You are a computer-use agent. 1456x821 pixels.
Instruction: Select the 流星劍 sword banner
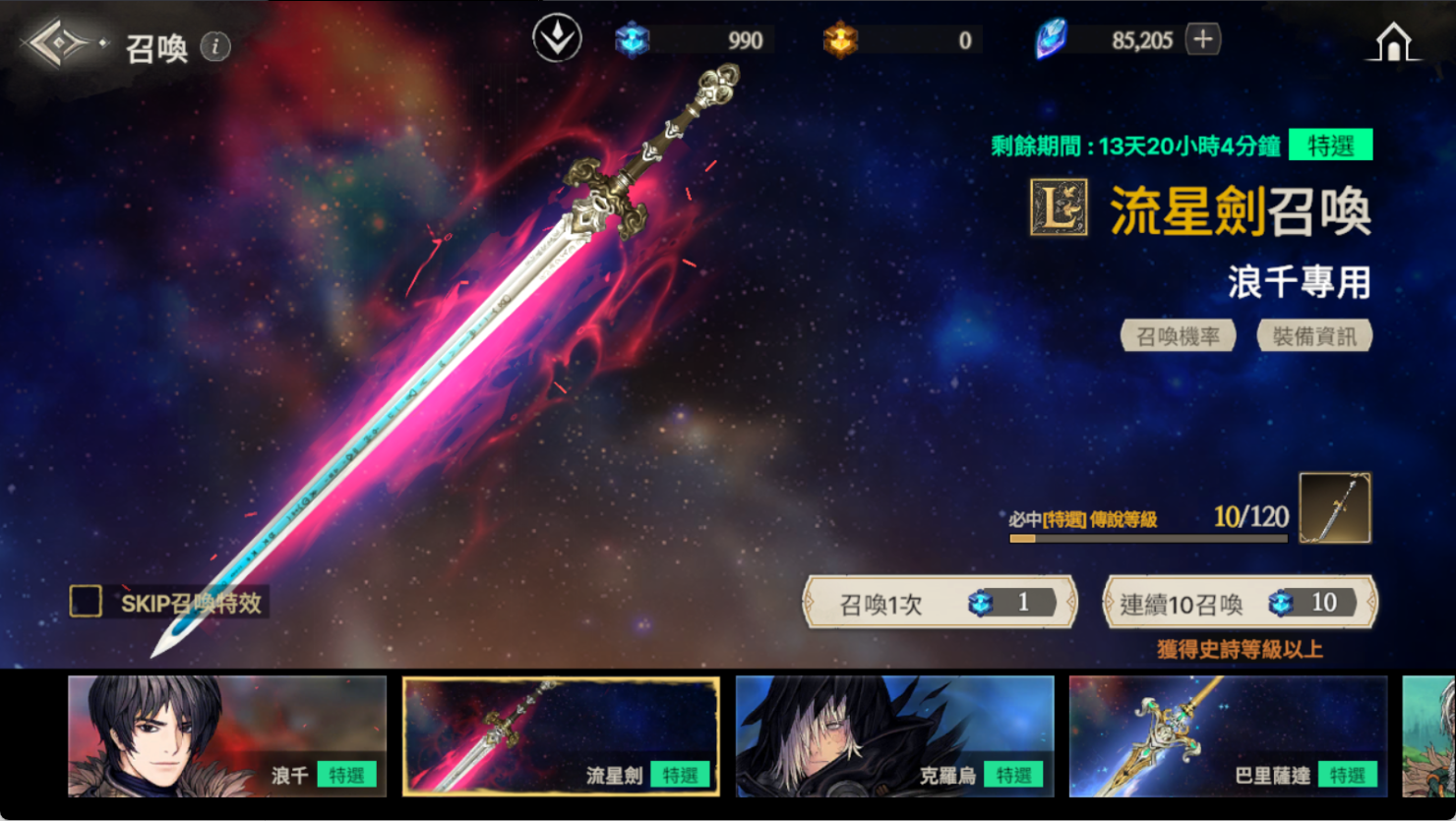(561, 735)
